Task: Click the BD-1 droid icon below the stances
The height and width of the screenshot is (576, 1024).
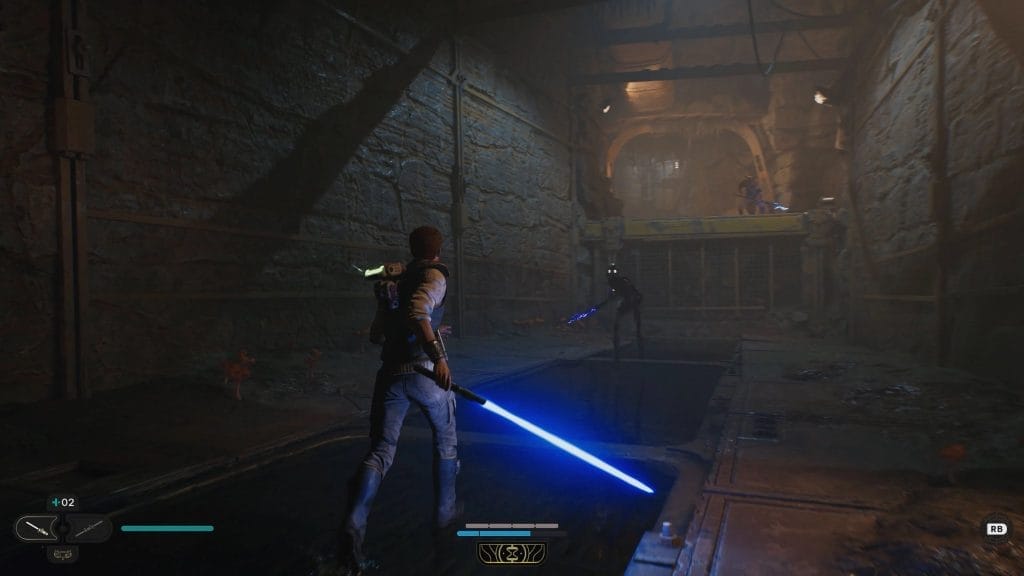Action: (61, 551)
